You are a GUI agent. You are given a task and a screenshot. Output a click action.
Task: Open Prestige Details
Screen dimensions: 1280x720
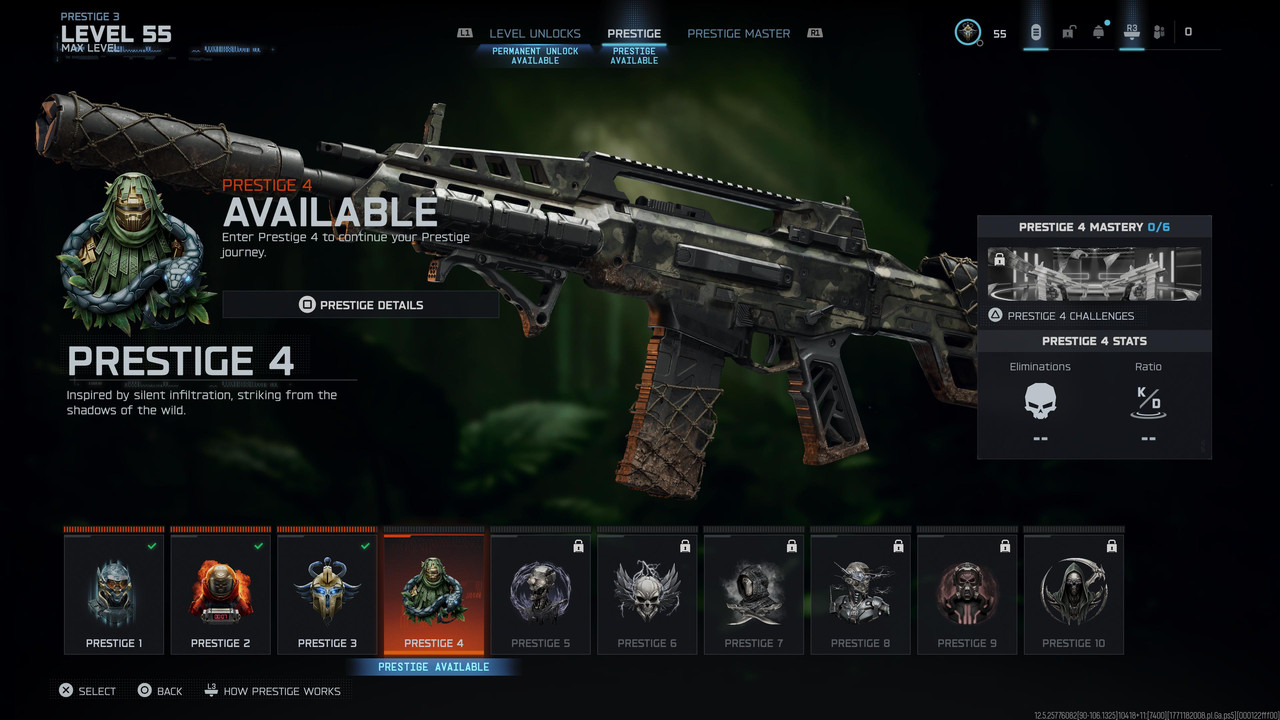[360, 305]
